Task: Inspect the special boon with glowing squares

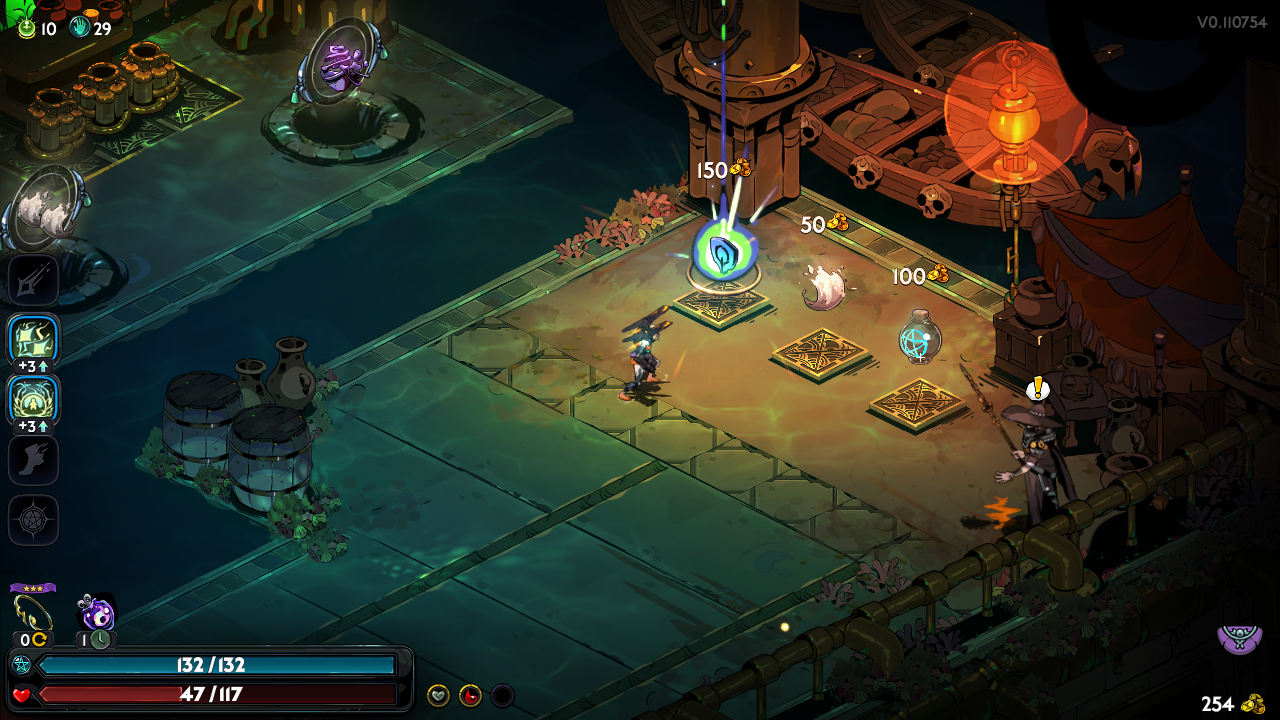Action: 33,341
